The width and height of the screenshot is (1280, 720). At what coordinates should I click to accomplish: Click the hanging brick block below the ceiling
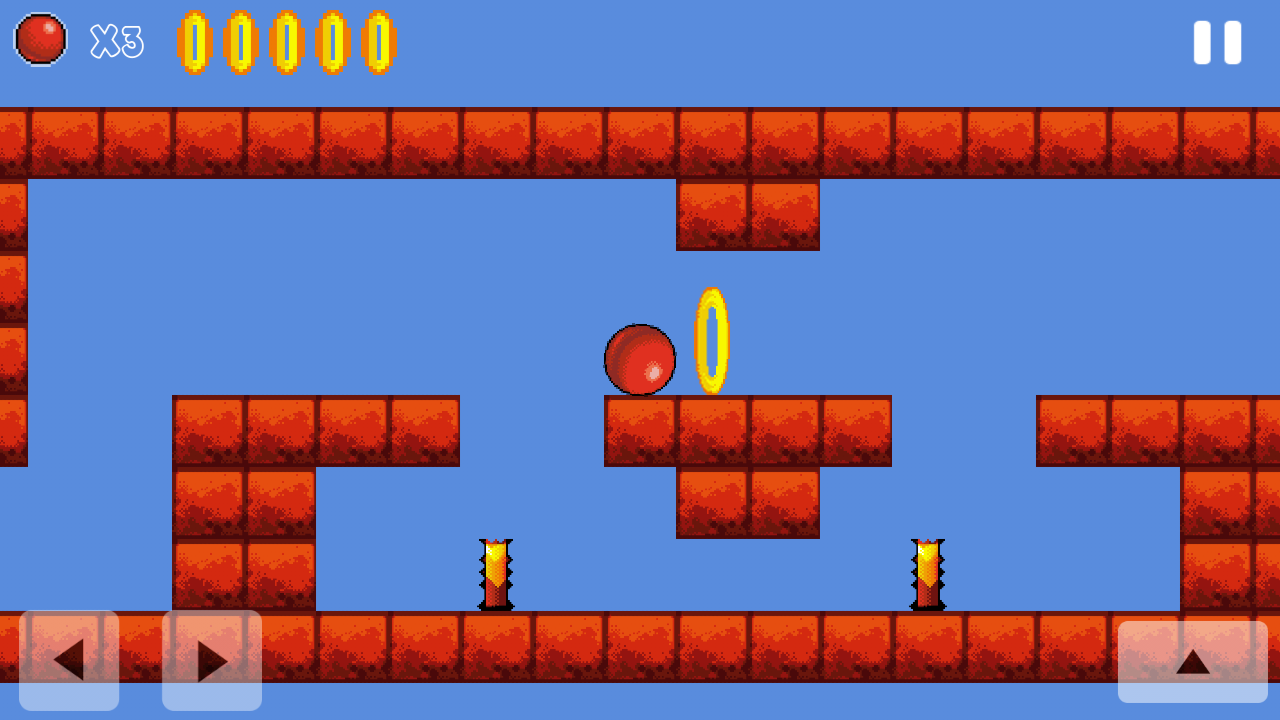748,215
